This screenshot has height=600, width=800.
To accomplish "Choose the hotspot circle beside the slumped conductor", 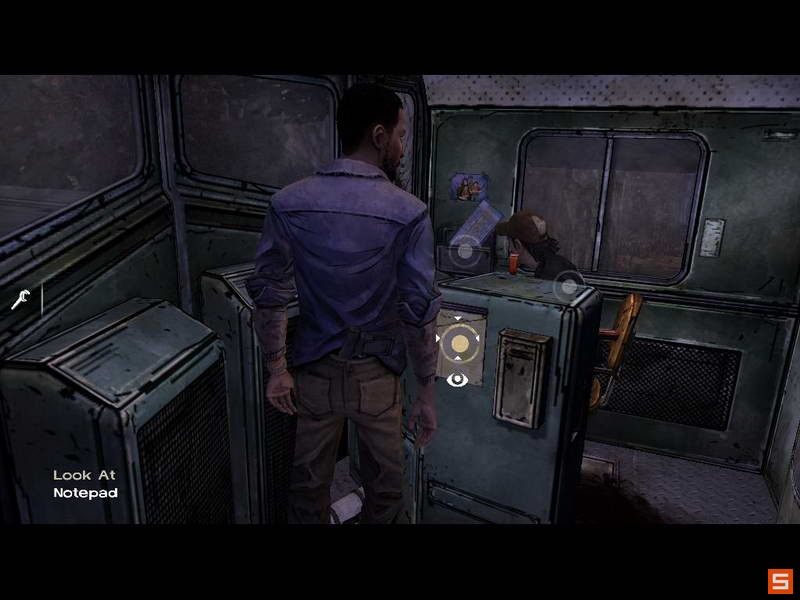I will pyautogui.click(x=568, y=287).
